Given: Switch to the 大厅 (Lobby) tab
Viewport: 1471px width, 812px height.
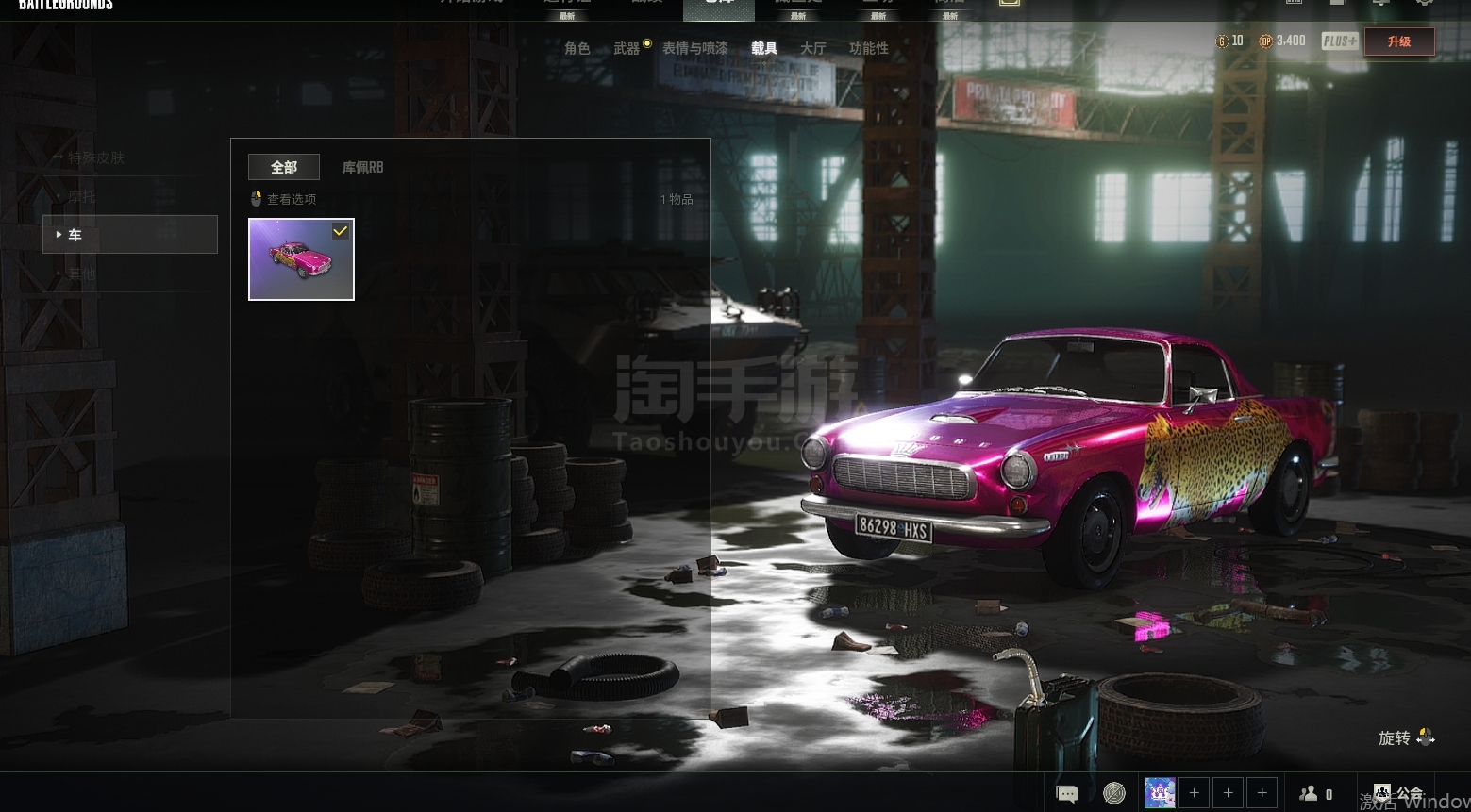Looking at the screenshot, I should click(812, 48).
